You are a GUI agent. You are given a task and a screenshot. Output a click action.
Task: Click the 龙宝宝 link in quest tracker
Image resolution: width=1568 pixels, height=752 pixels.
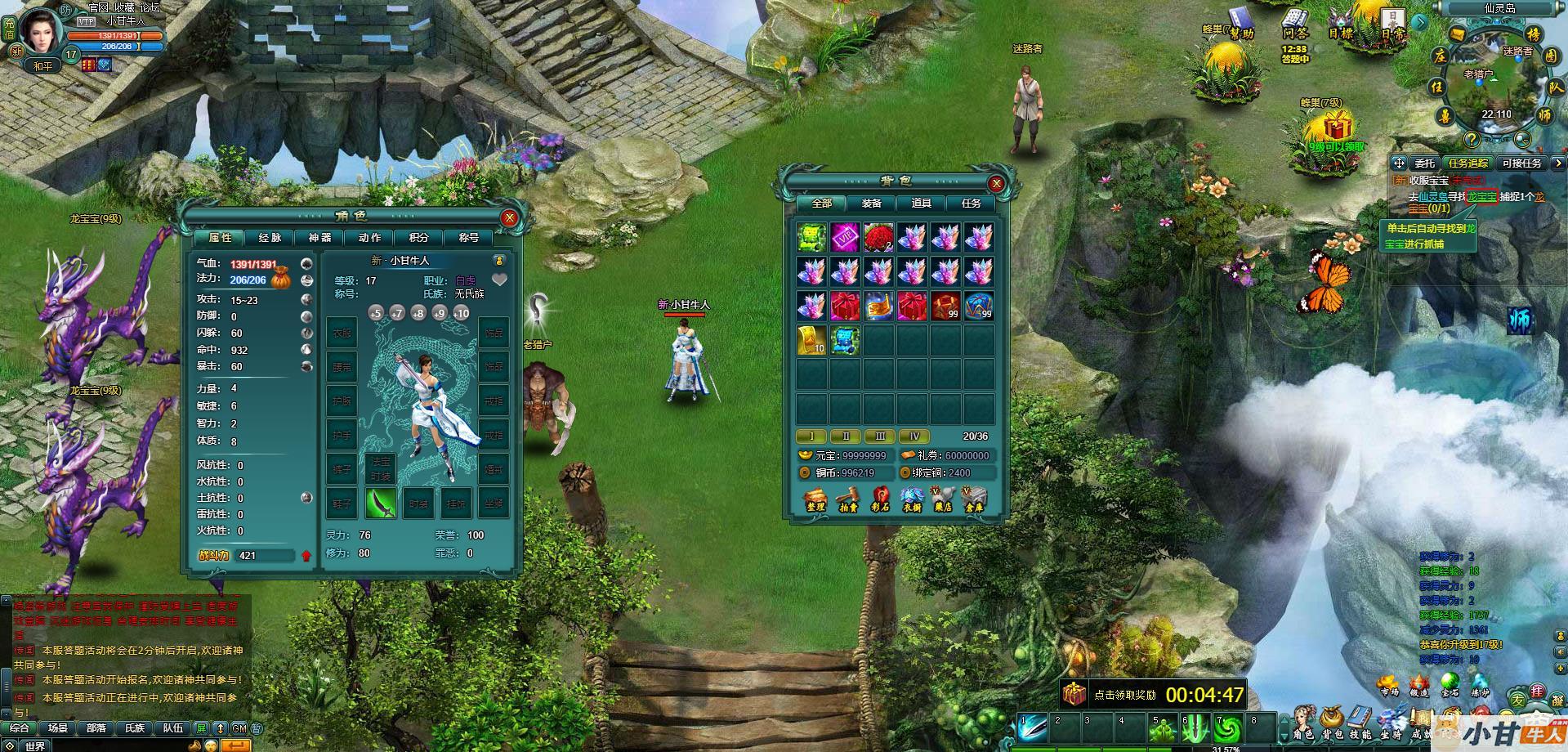1481,197
